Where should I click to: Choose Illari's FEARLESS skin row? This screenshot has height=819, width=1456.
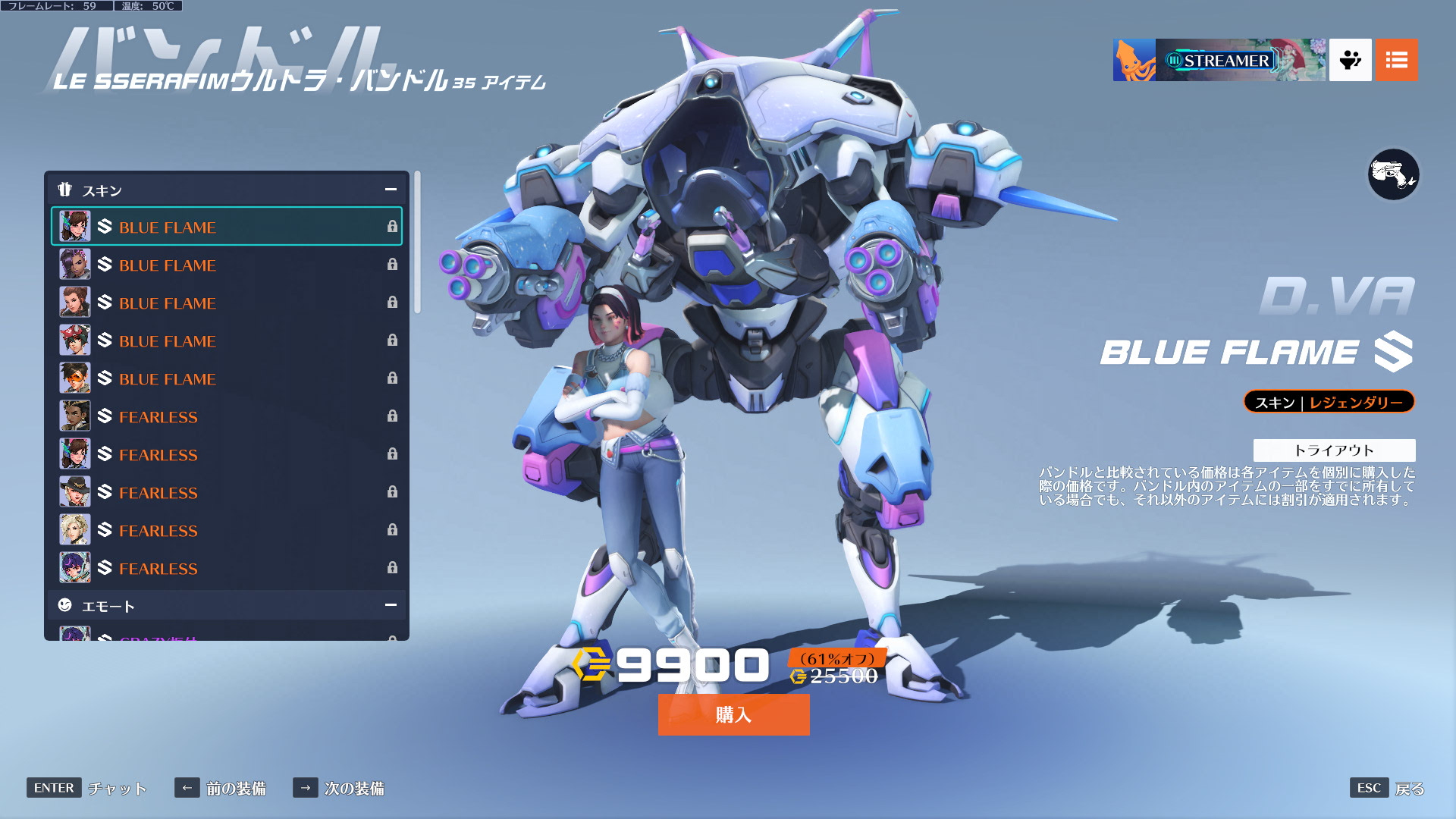click(227, 416)
